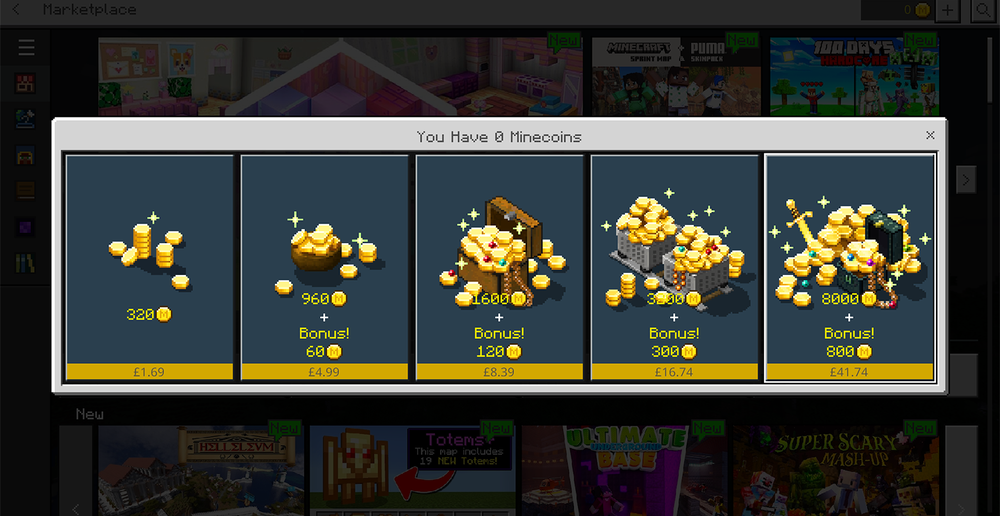Click the plus button to add Minecoins
This screenshot has height=516, width=1000.
(948, 10)
